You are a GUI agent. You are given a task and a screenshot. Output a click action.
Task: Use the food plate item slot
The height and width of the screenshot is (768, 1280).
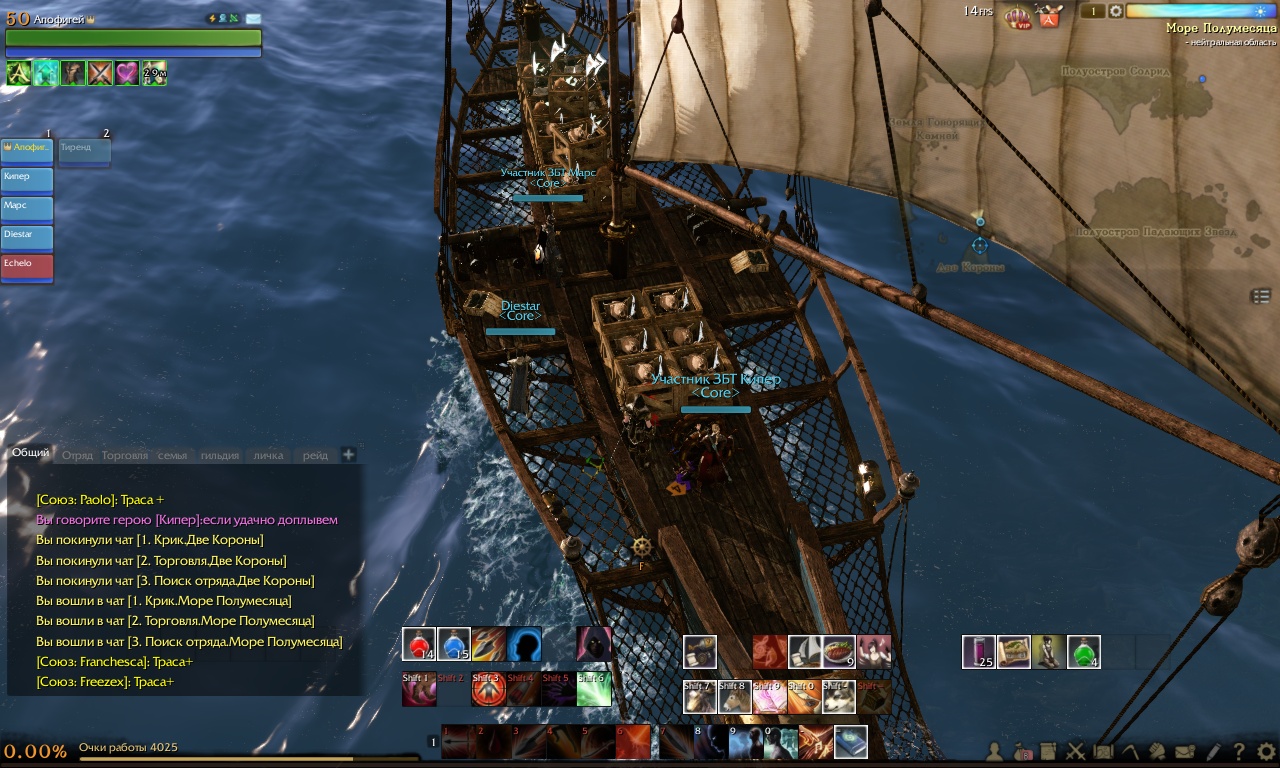[x=839, y=652]
